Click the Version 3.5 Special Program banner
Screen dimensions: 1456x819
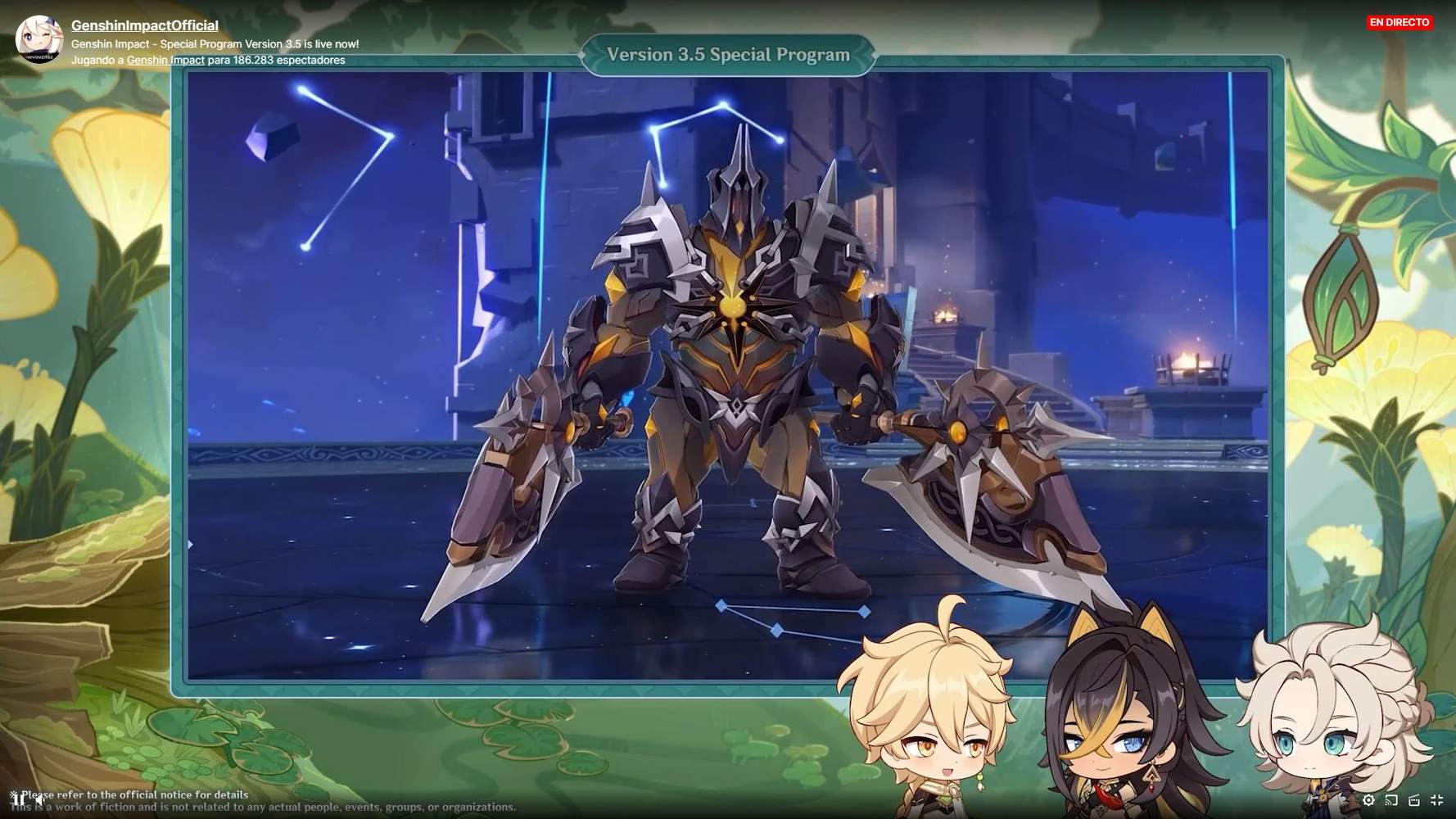pos(727,54)
